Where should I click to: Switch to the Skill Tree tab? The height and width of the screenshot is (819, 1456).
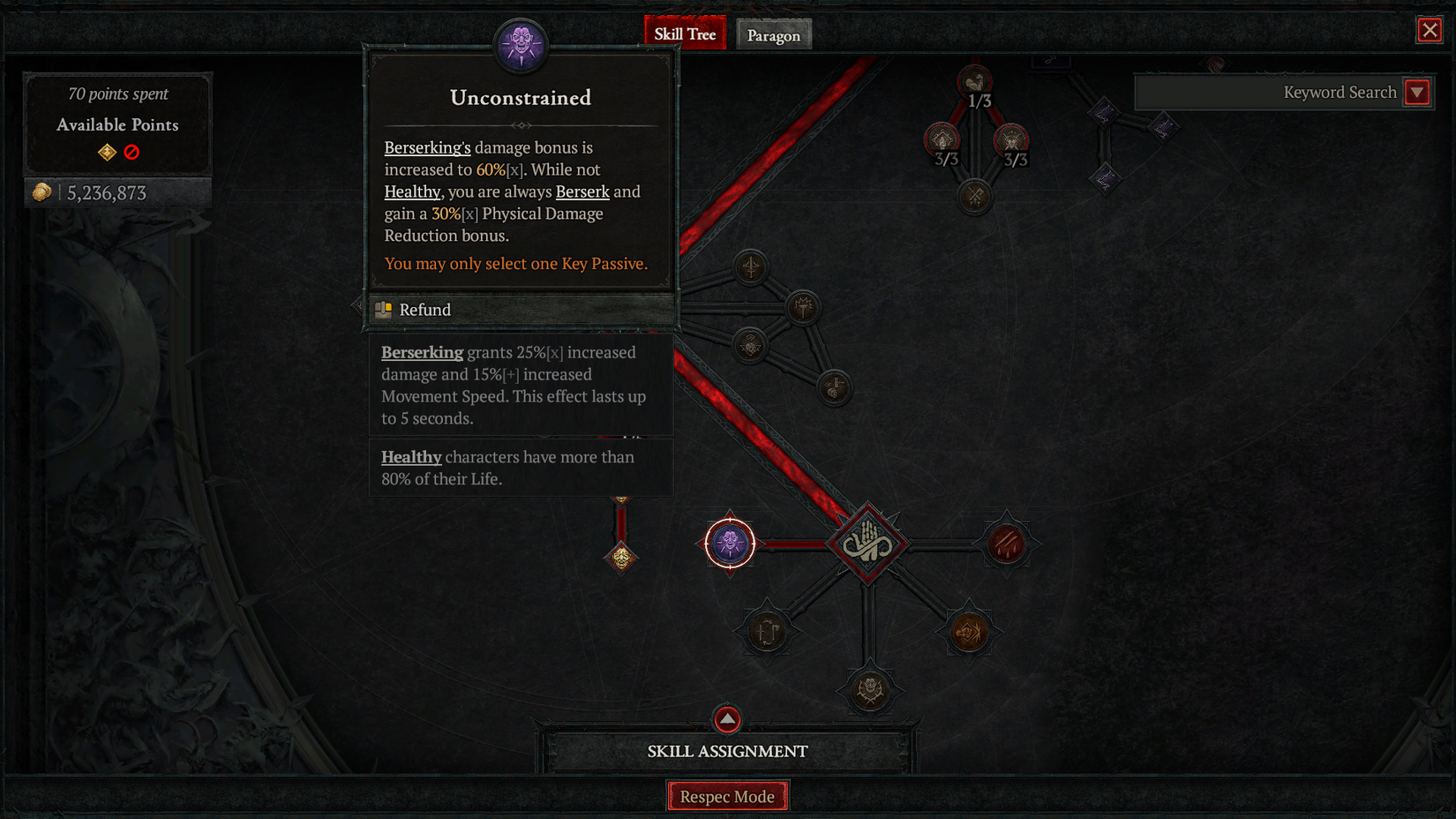(x=685, y=33)
